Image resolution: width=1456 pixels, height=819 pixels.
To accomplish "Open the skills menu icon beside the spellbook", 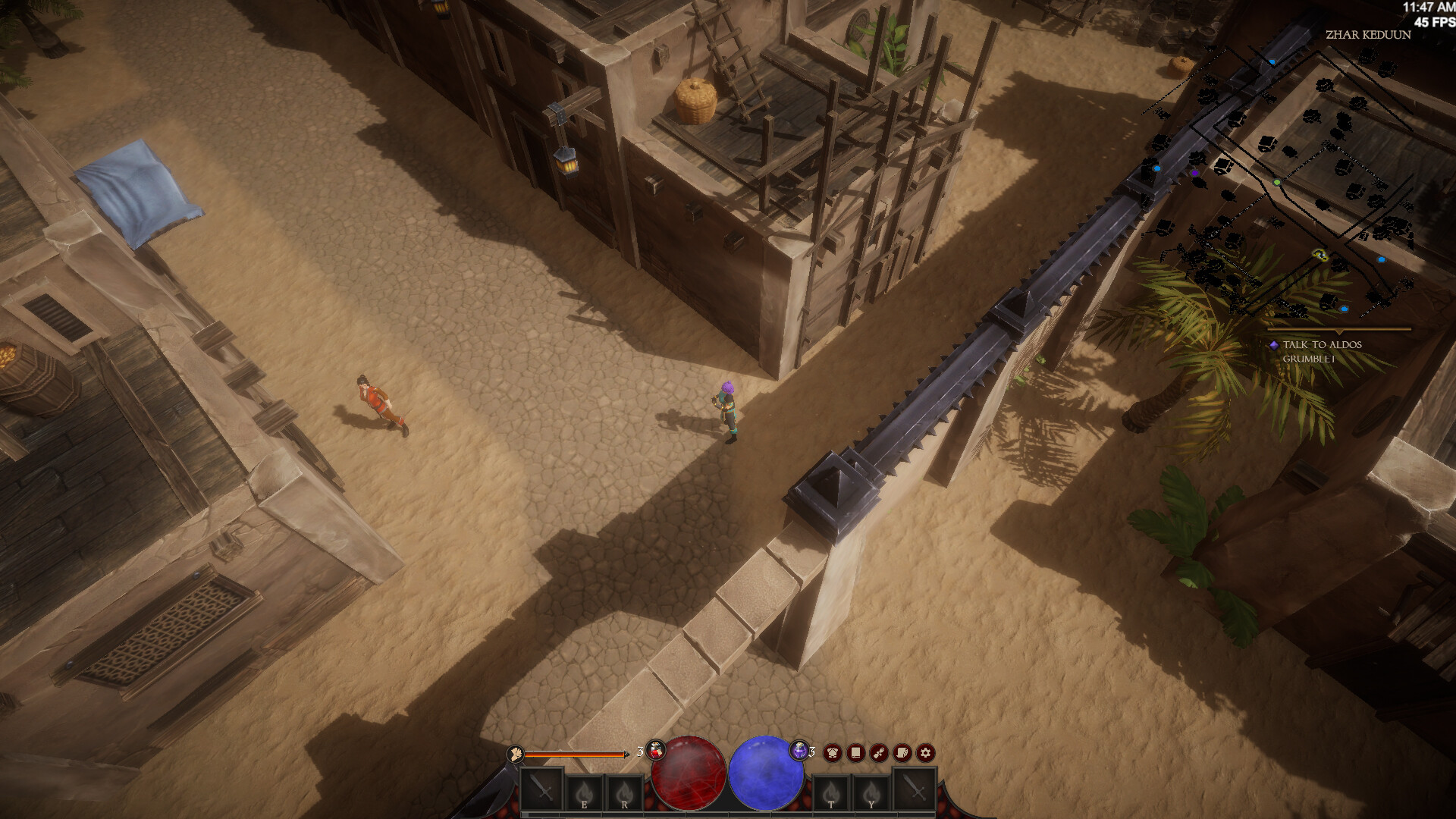I will [x=879, y=753].
